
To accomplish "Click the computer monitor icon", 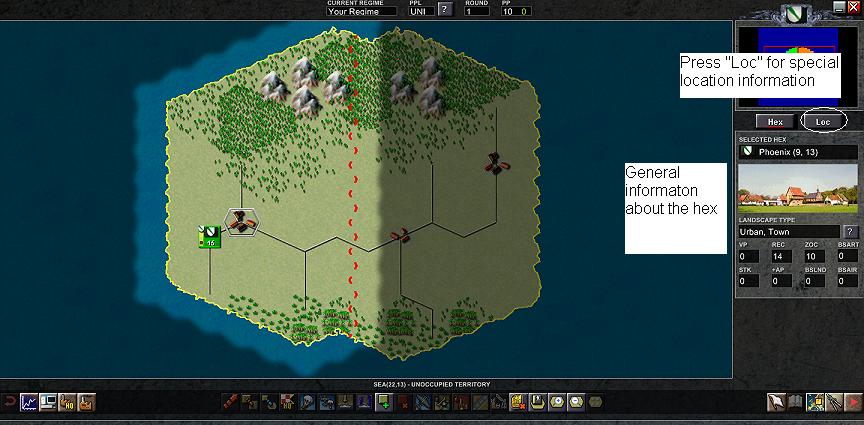I will [x=47, y=403].
